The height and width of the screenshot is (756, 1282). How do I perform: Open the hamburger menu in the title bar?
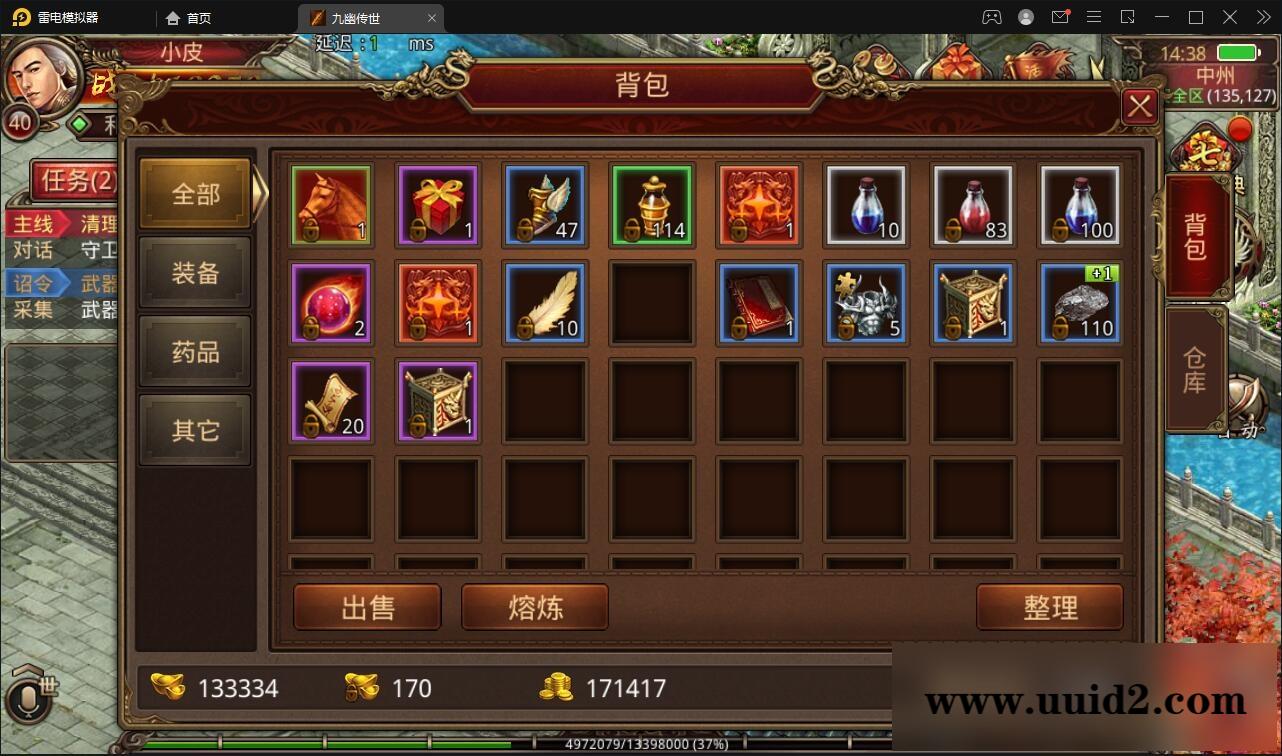click(x=1095, y=17)
